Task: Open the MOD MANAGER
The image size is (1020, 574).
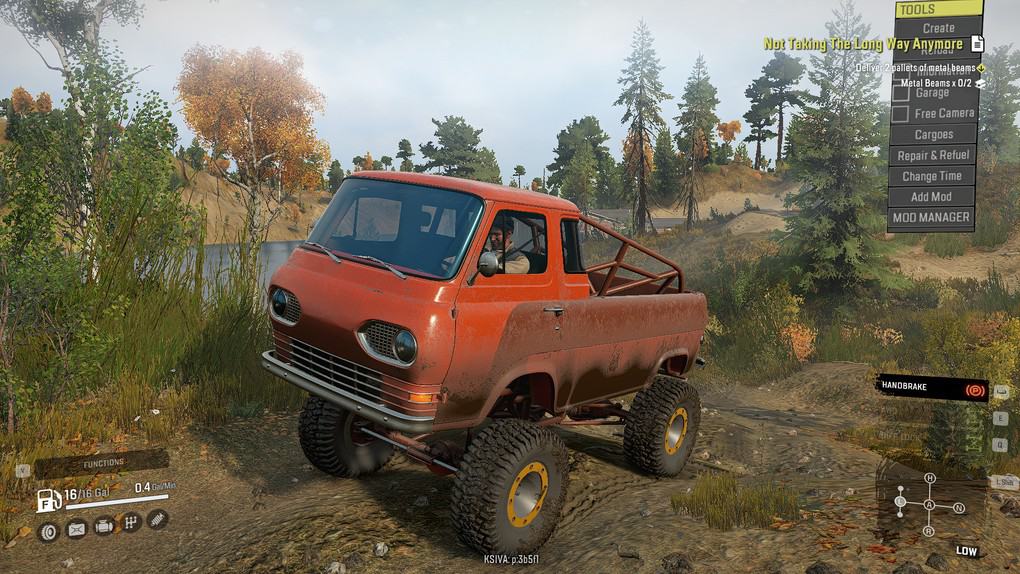Action: pyautogui.click(x=930, y=217)
